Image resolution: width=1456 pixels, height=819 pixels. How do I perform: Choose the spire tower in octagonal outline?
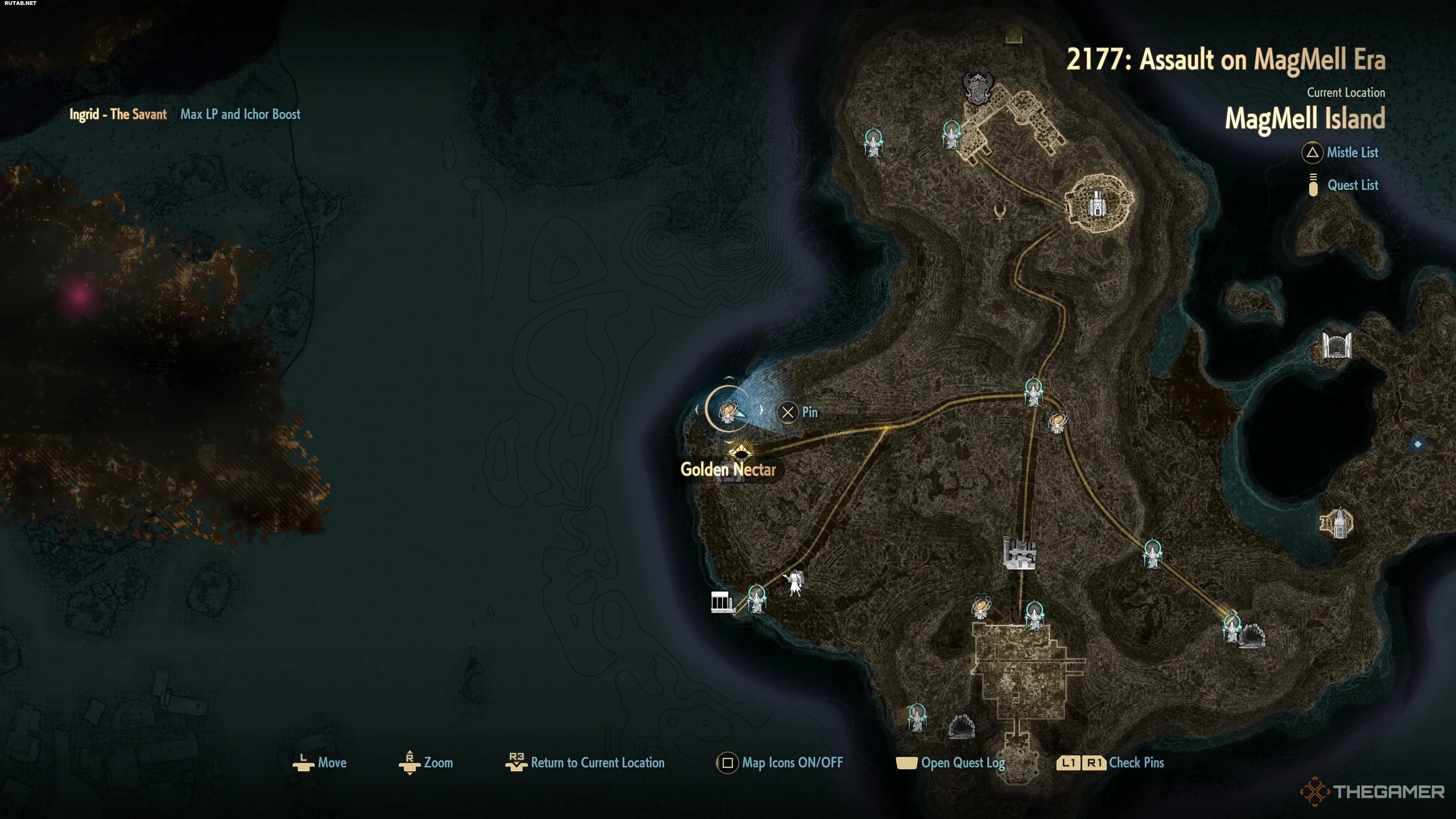1337,523
